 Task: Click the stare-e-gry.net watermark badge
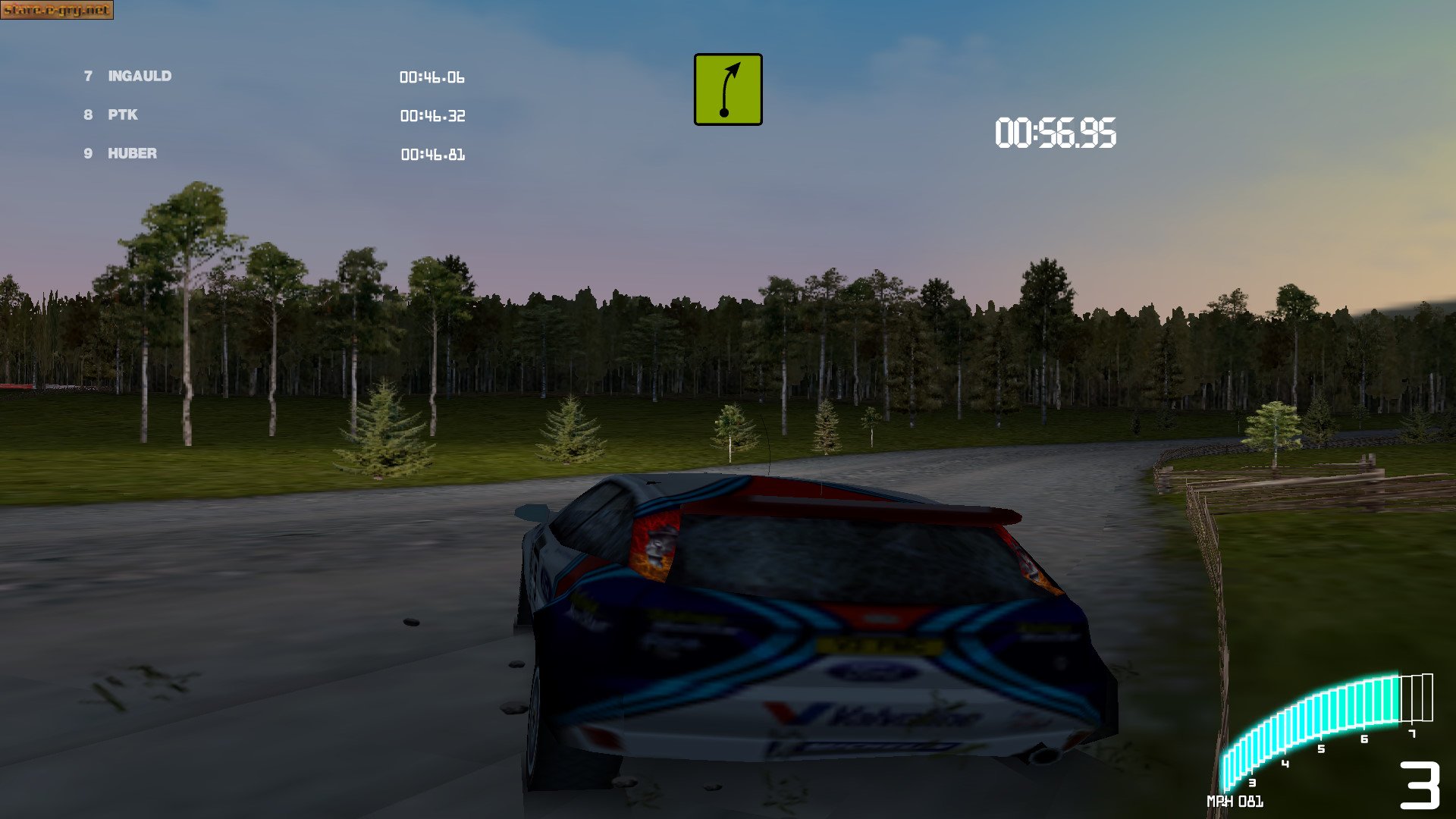(x=58, y=11)
